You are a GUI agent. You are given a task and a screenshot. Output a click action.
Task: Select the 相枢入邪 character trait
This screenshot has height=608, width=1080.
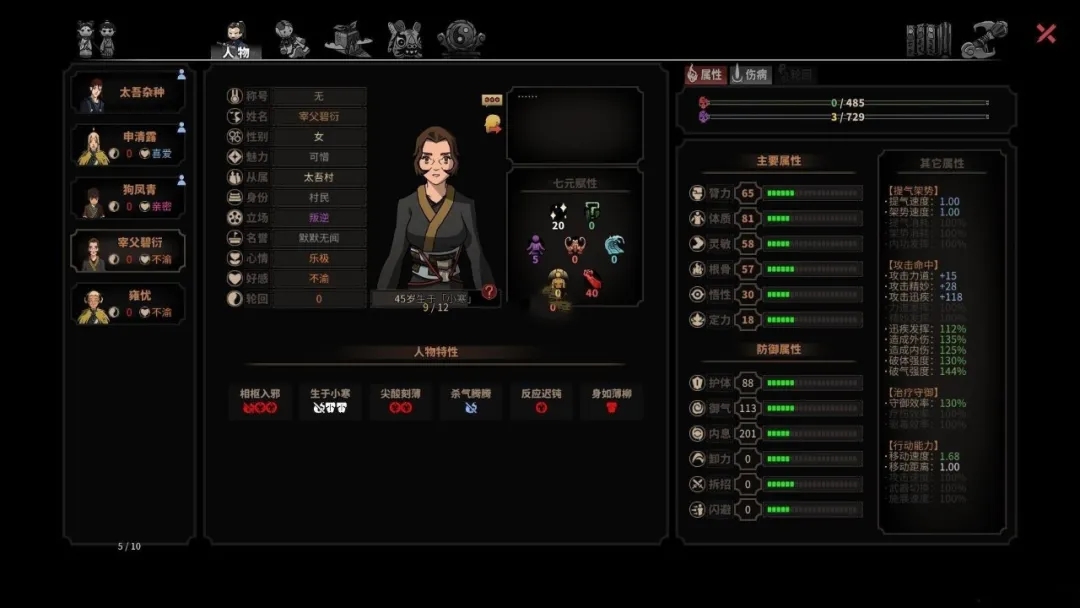pyautogui.click(x=260, y=400)
